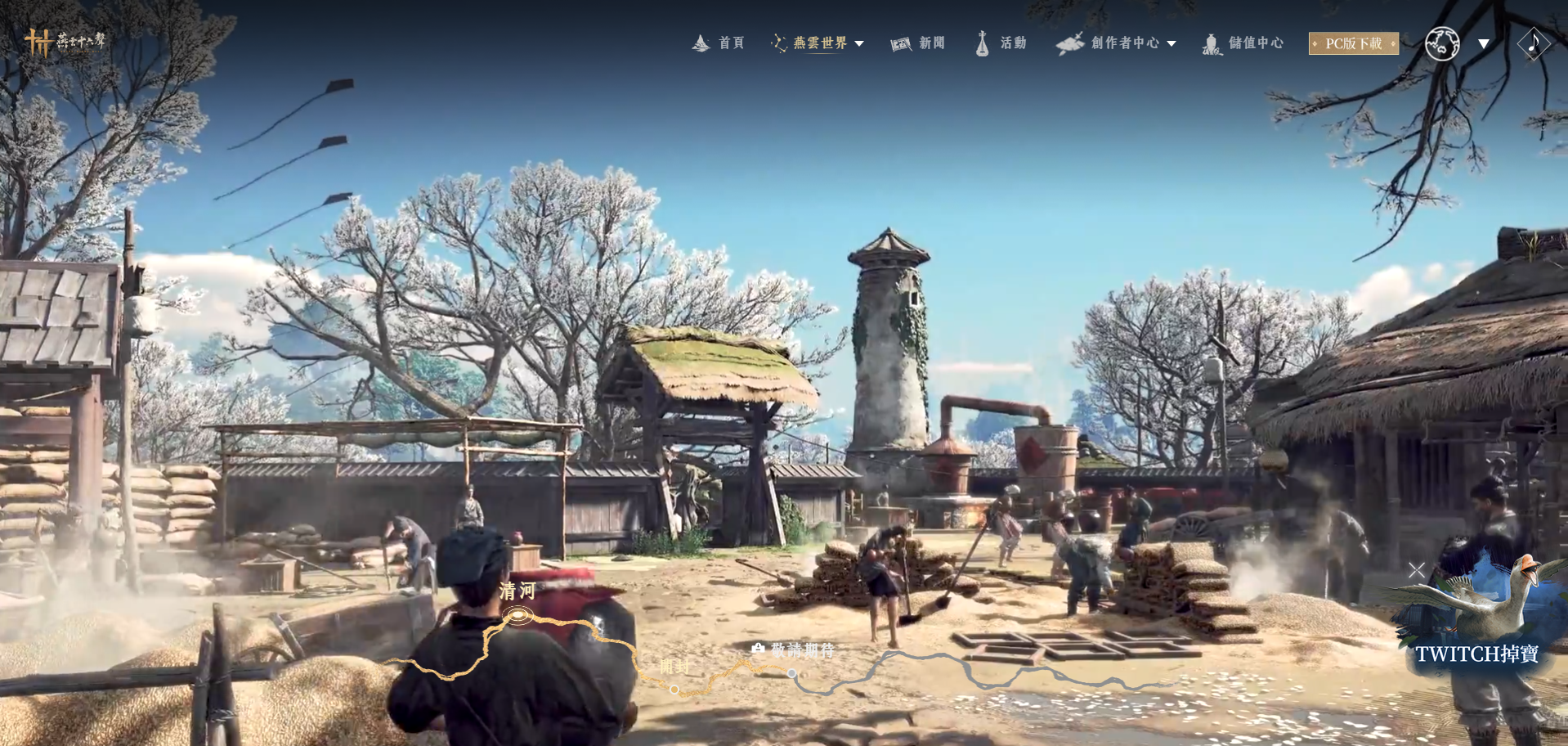Image resolution: width=1568 pixels, height=746 pixels.
Task: Close the Twitch drops banner
Action: (1417, 570)
